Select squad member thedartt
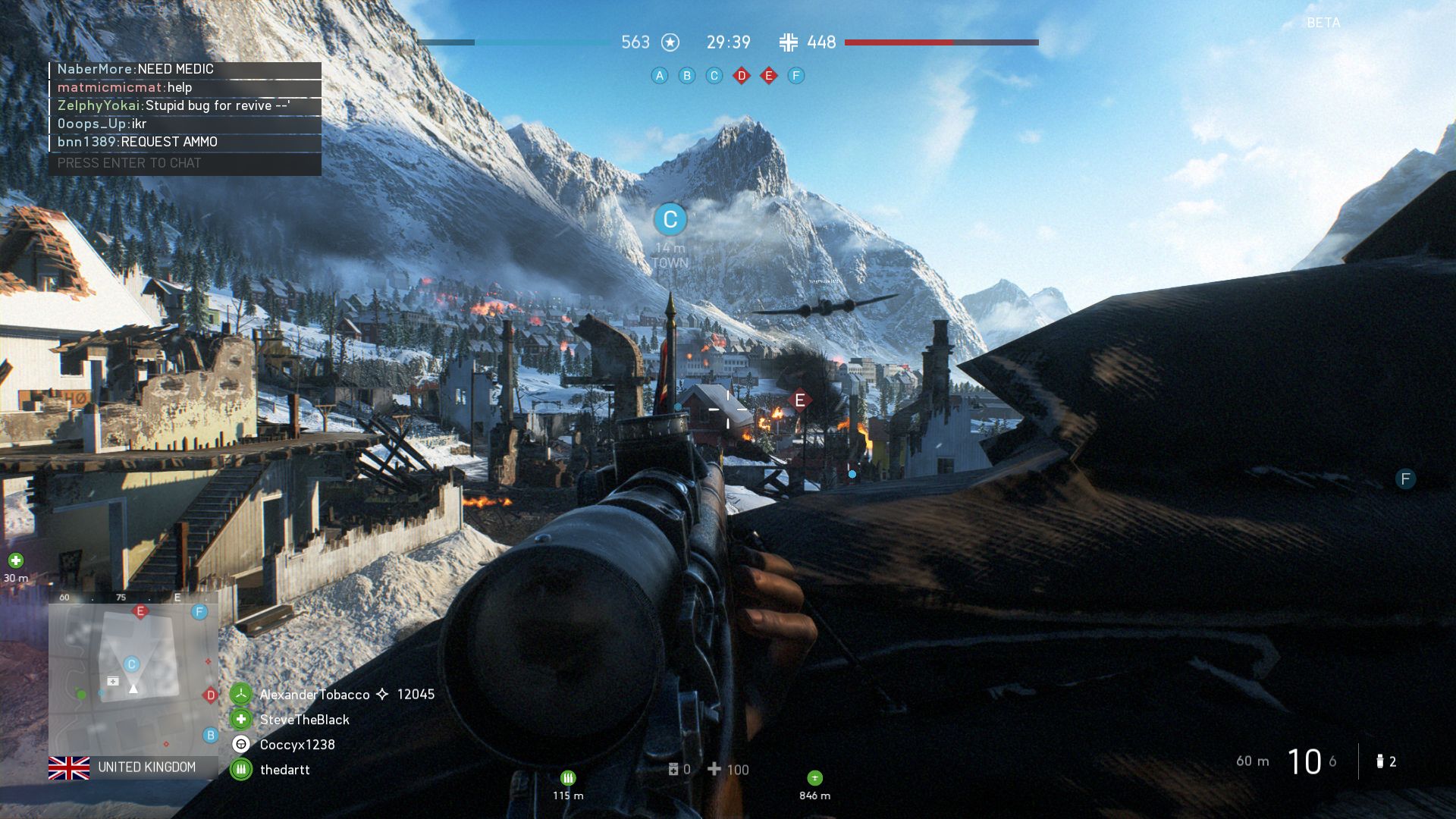1456x819 pixels. point(284,770)
